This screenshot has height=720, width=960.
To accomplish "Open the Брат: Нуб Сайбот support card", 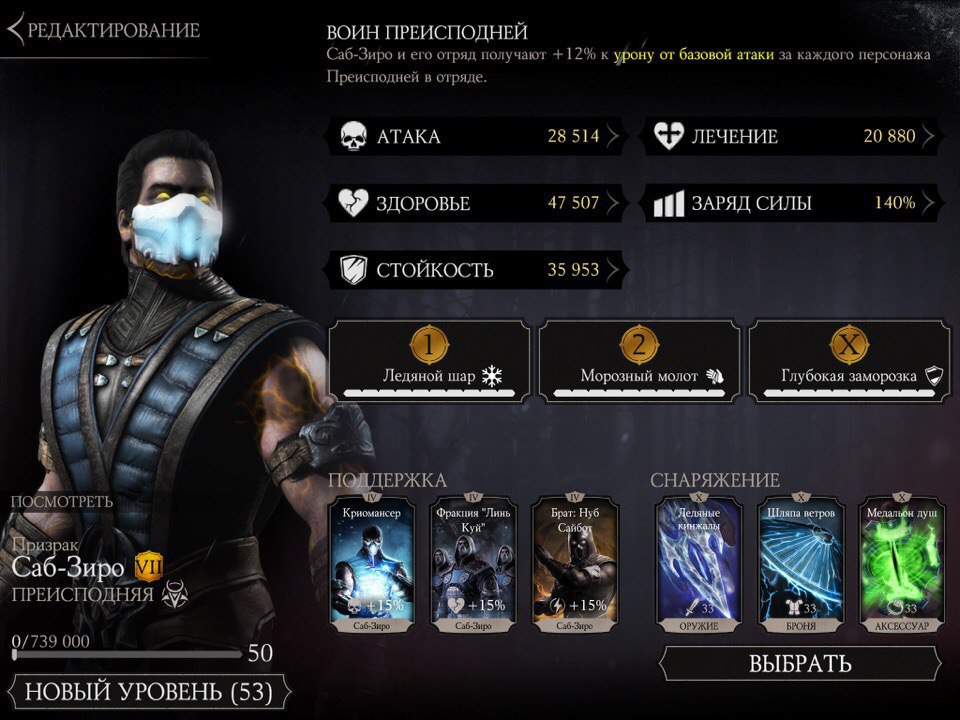I will click(x=576, y=565).
